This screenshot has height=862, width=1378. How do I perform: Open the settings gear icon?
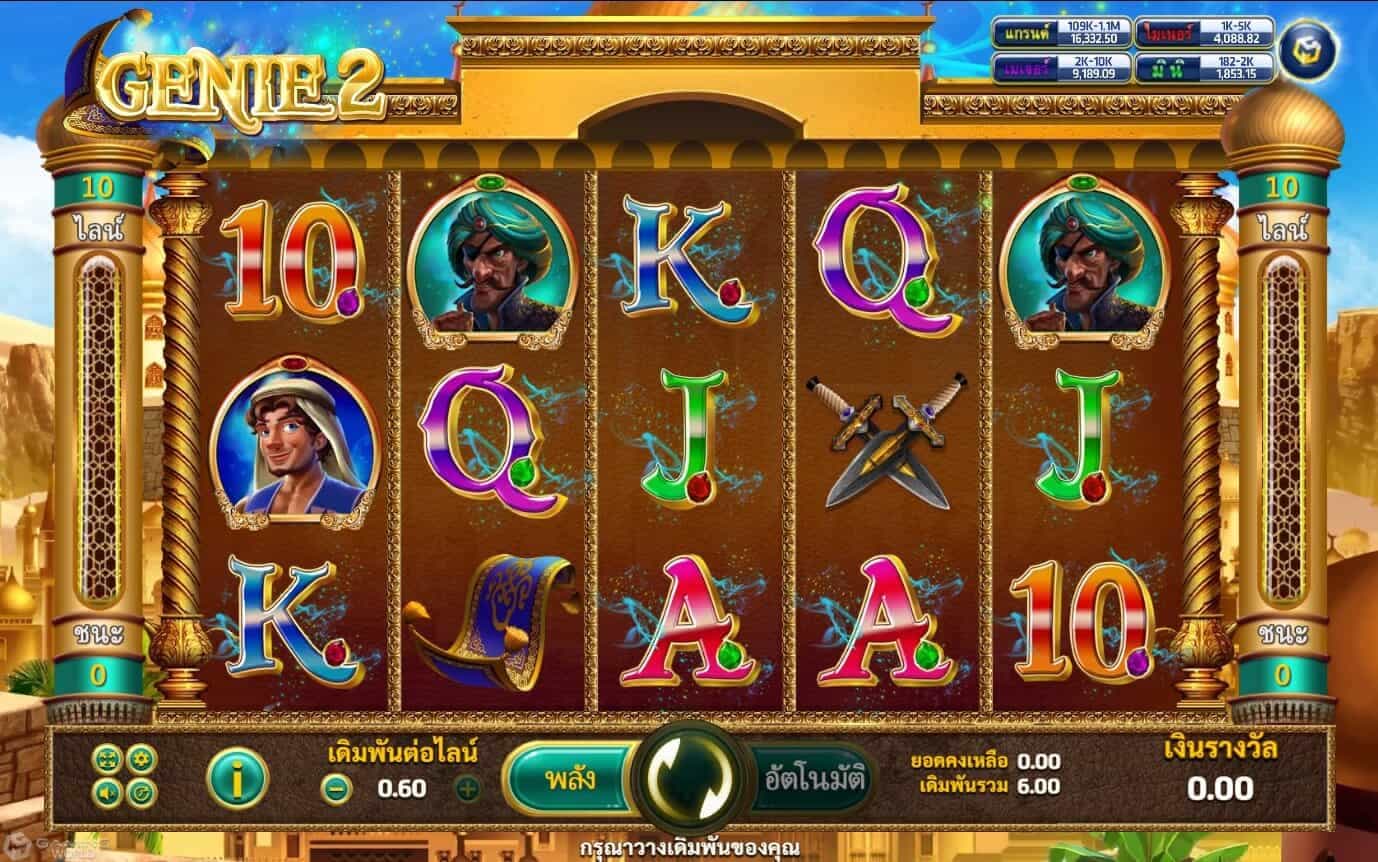140,759
